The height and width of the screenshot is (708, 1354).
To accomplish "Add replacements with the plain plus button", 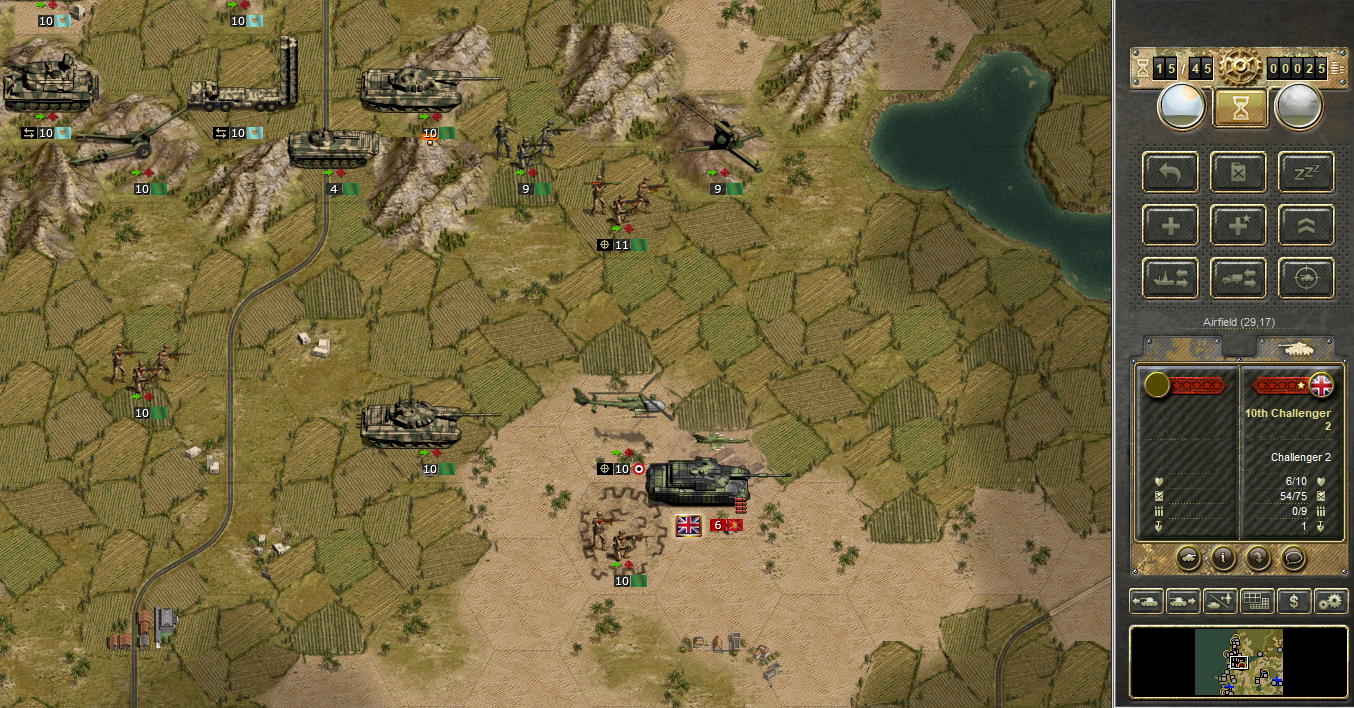I will tap(1170, 225).
